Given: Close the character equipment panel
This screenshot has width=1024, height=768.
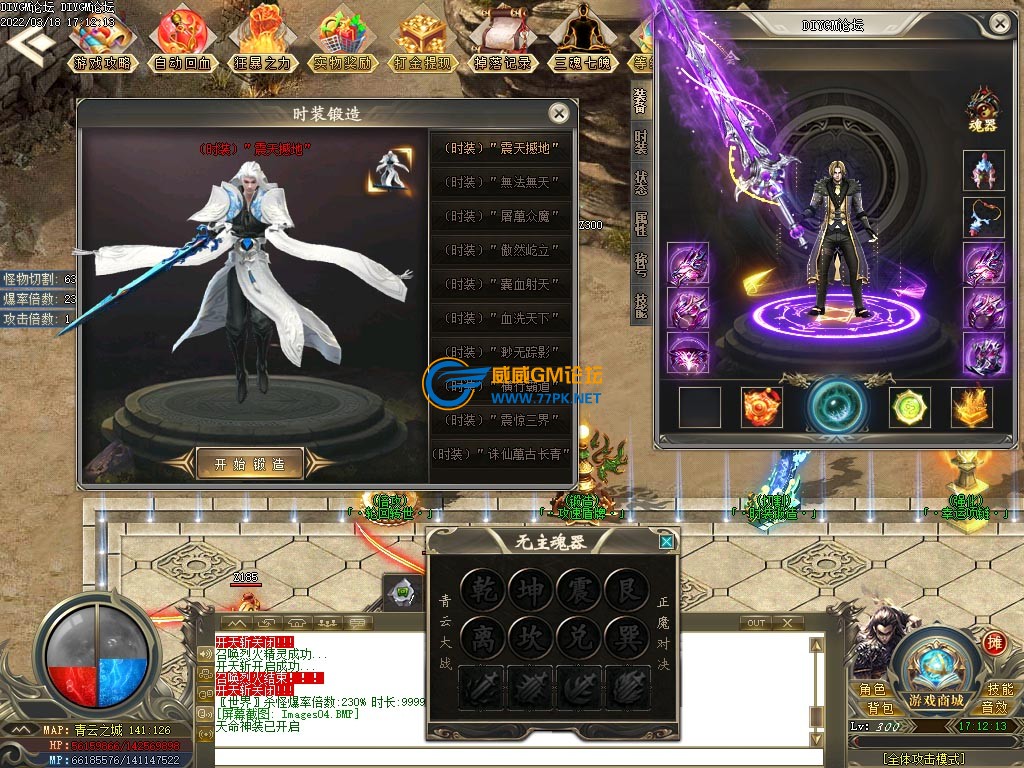Looking at the screenshot, I should (x=999, y=23).
